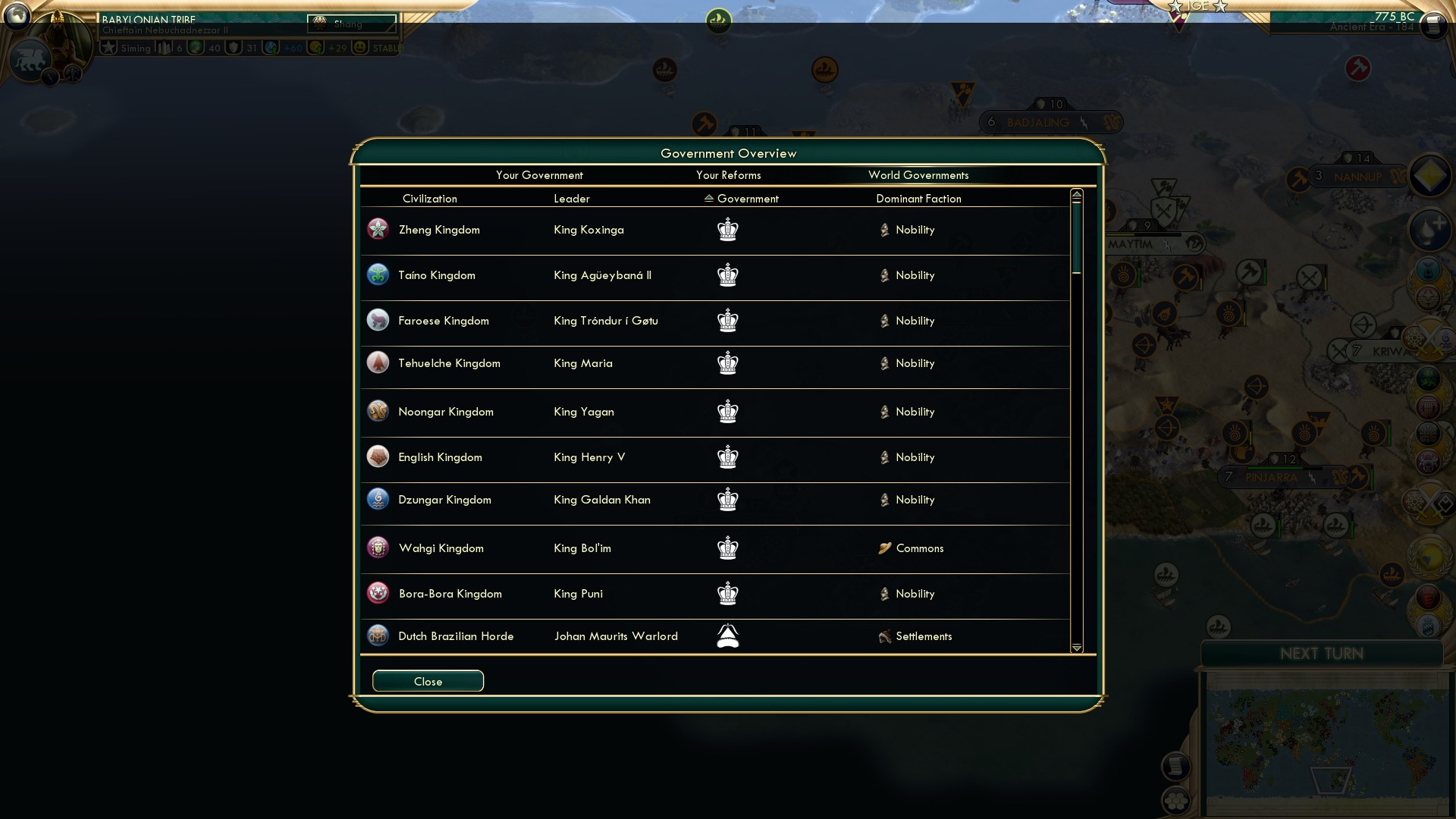1456x819 pixels.
Task: Click the Settlements faction icon of Dutch Brazilian Horde
Action: (884, 636)
